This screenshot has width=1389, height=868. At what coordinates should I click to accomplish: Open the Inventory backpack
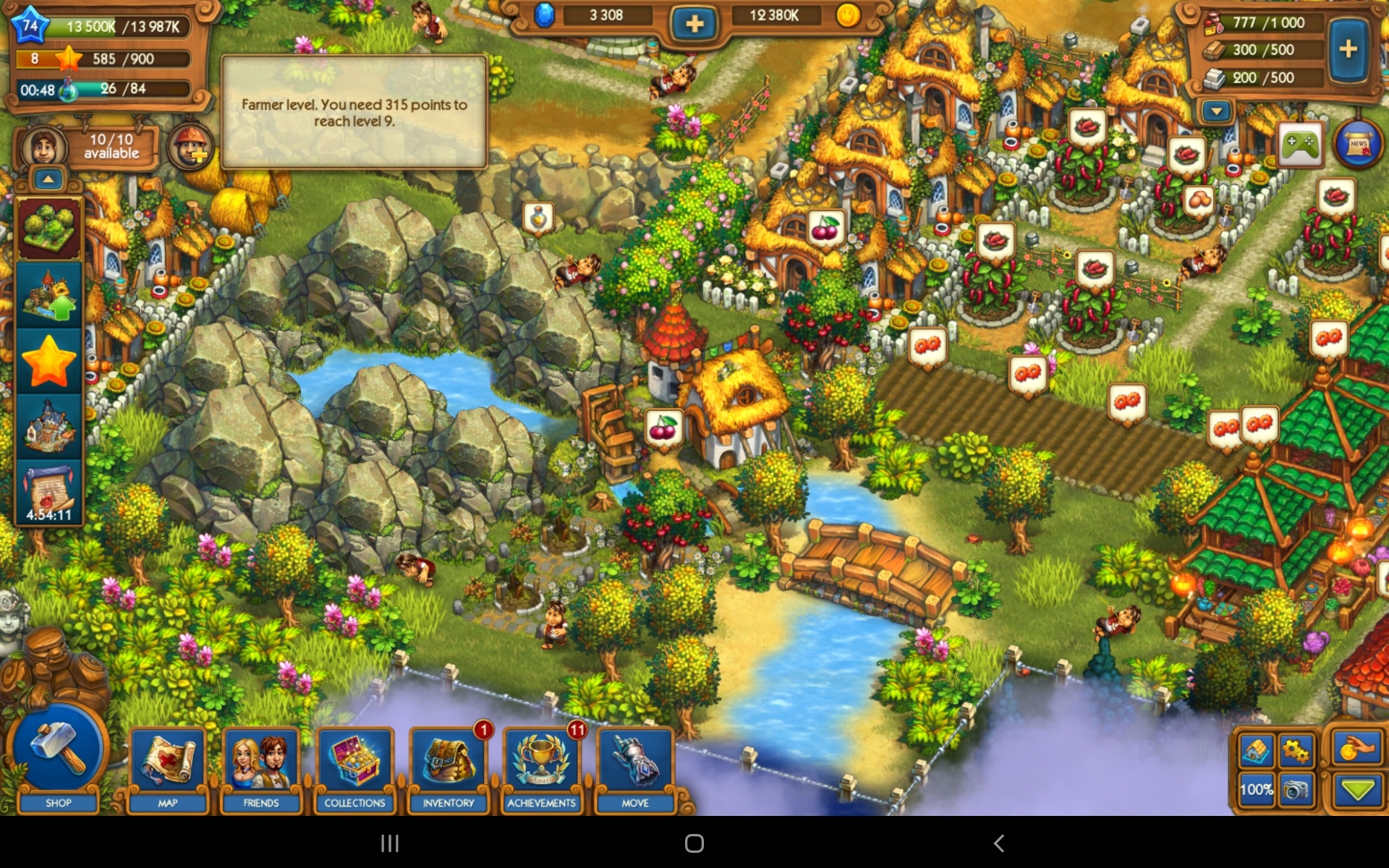[449, 768]
